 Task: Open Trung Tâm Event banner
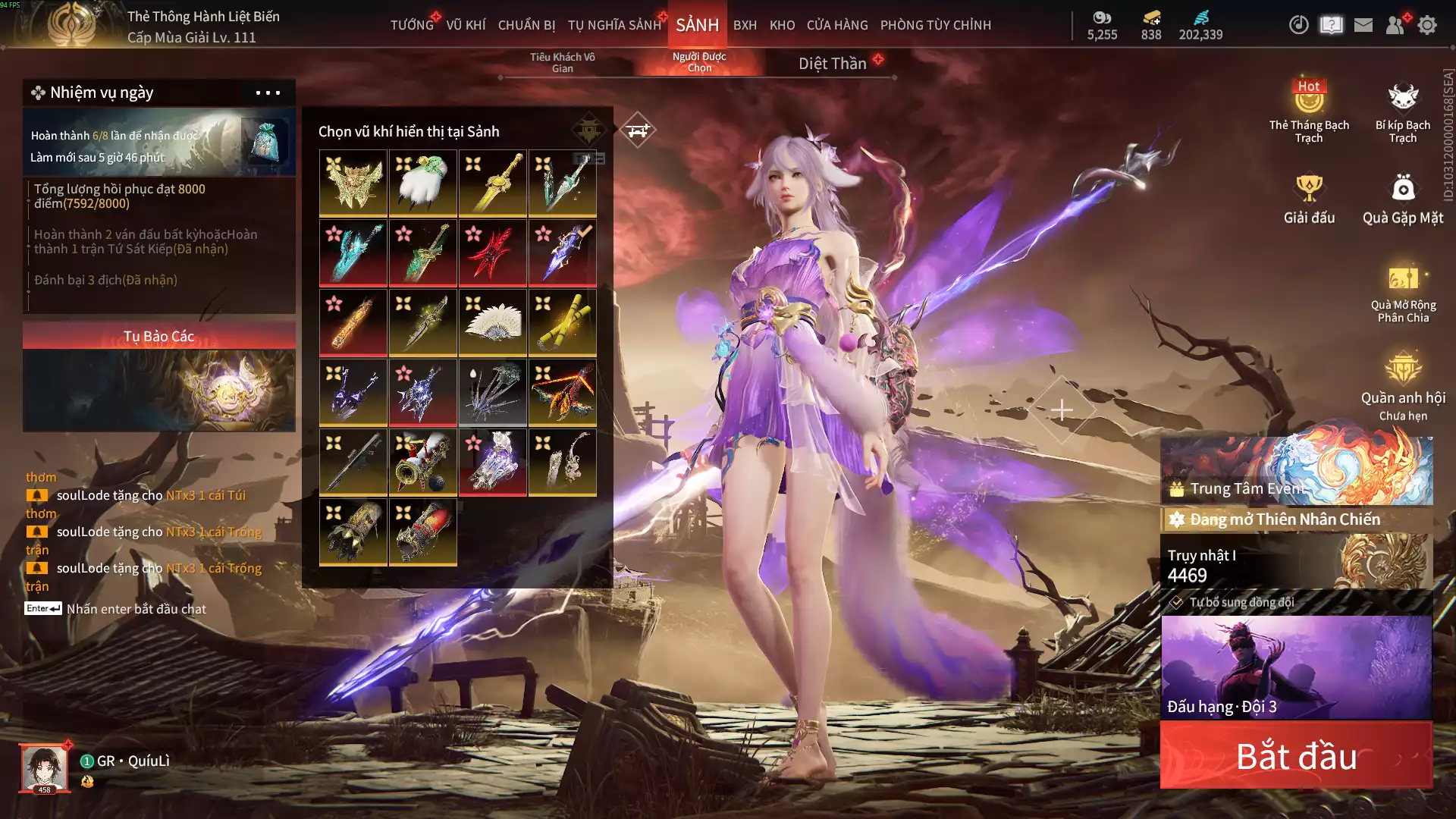coord(1297,471)
